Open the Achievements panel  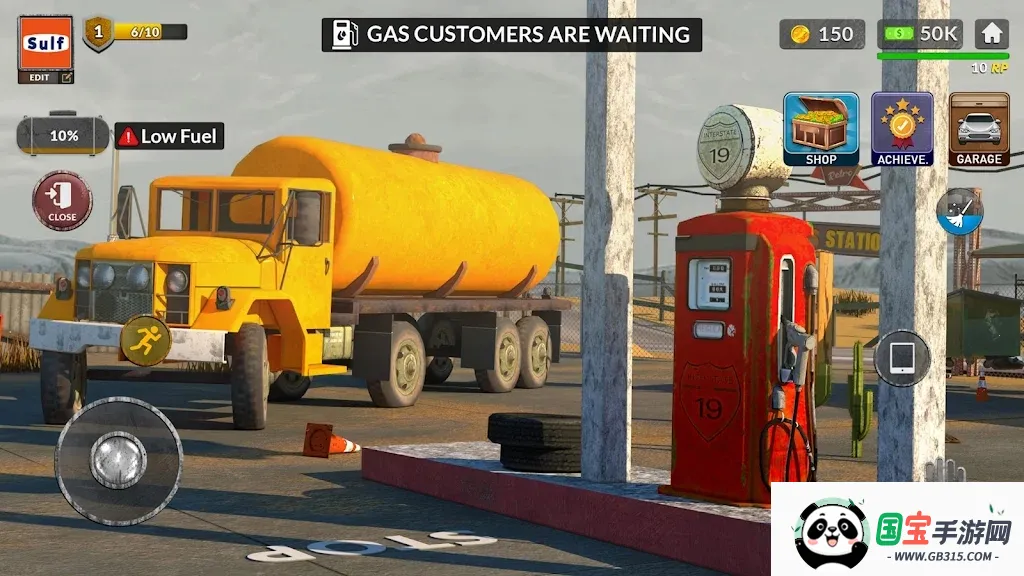click(902, 129)
